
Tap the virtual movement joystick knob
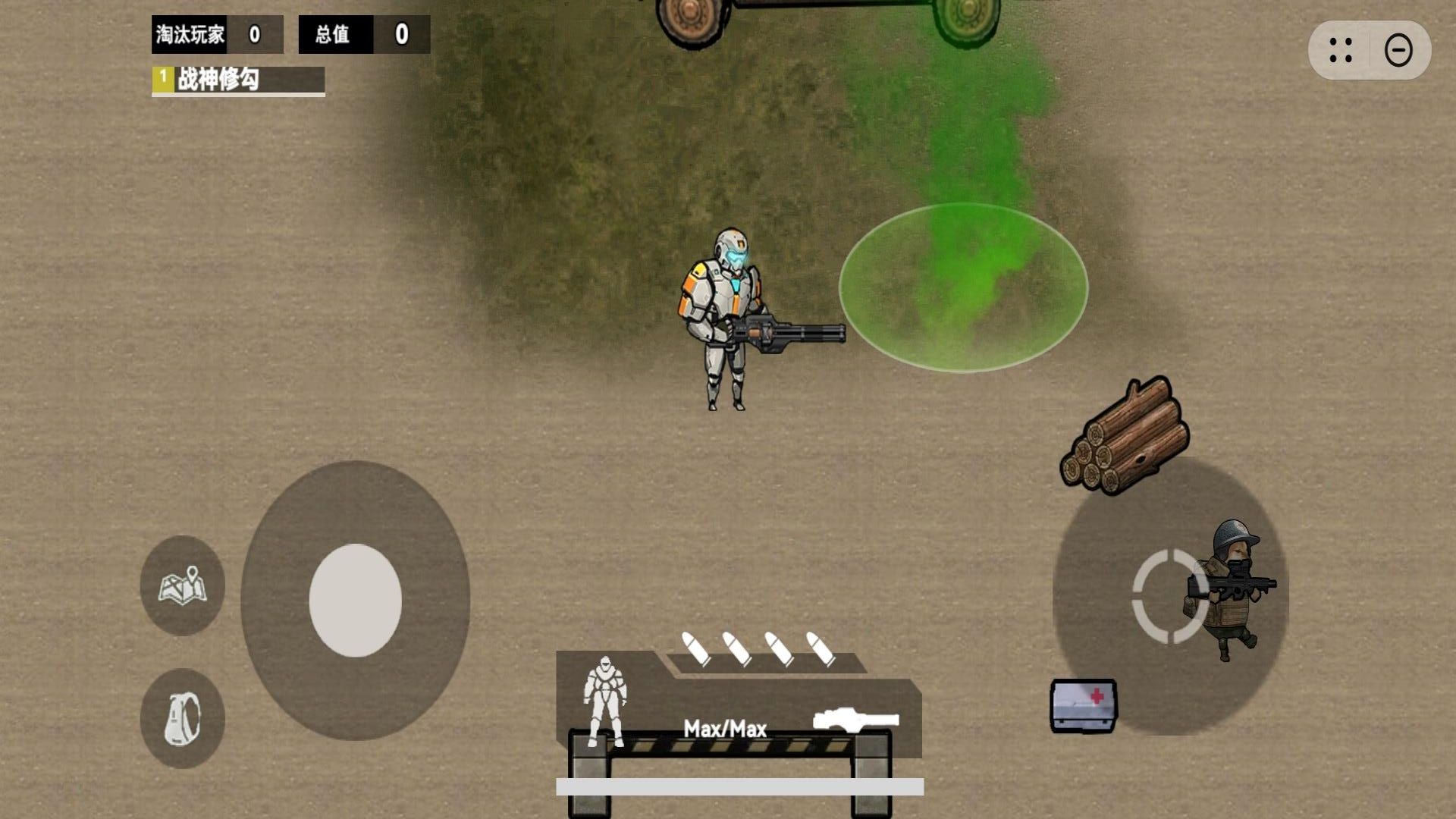[355, 600]
